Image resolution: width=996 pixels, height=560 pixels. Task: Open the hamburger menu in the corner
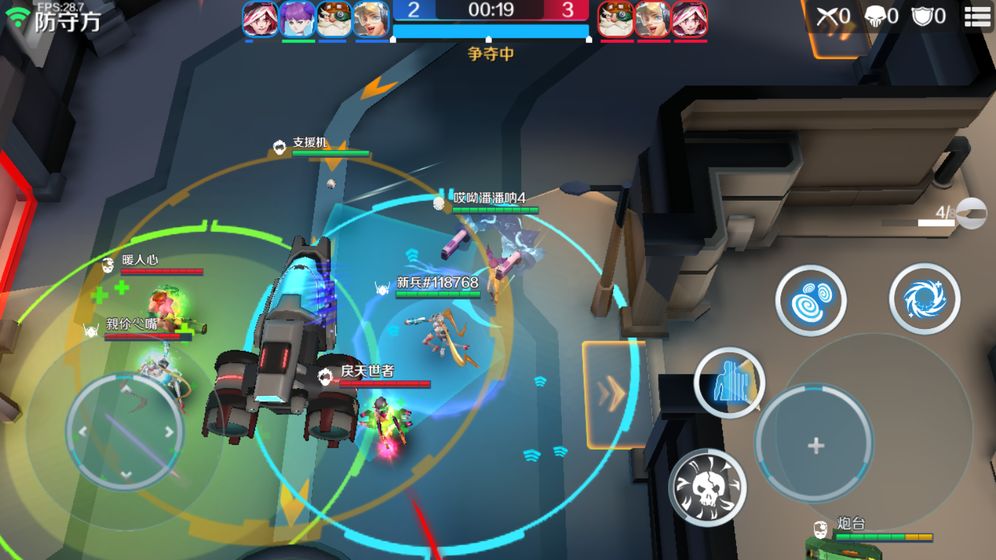[977, 16]
